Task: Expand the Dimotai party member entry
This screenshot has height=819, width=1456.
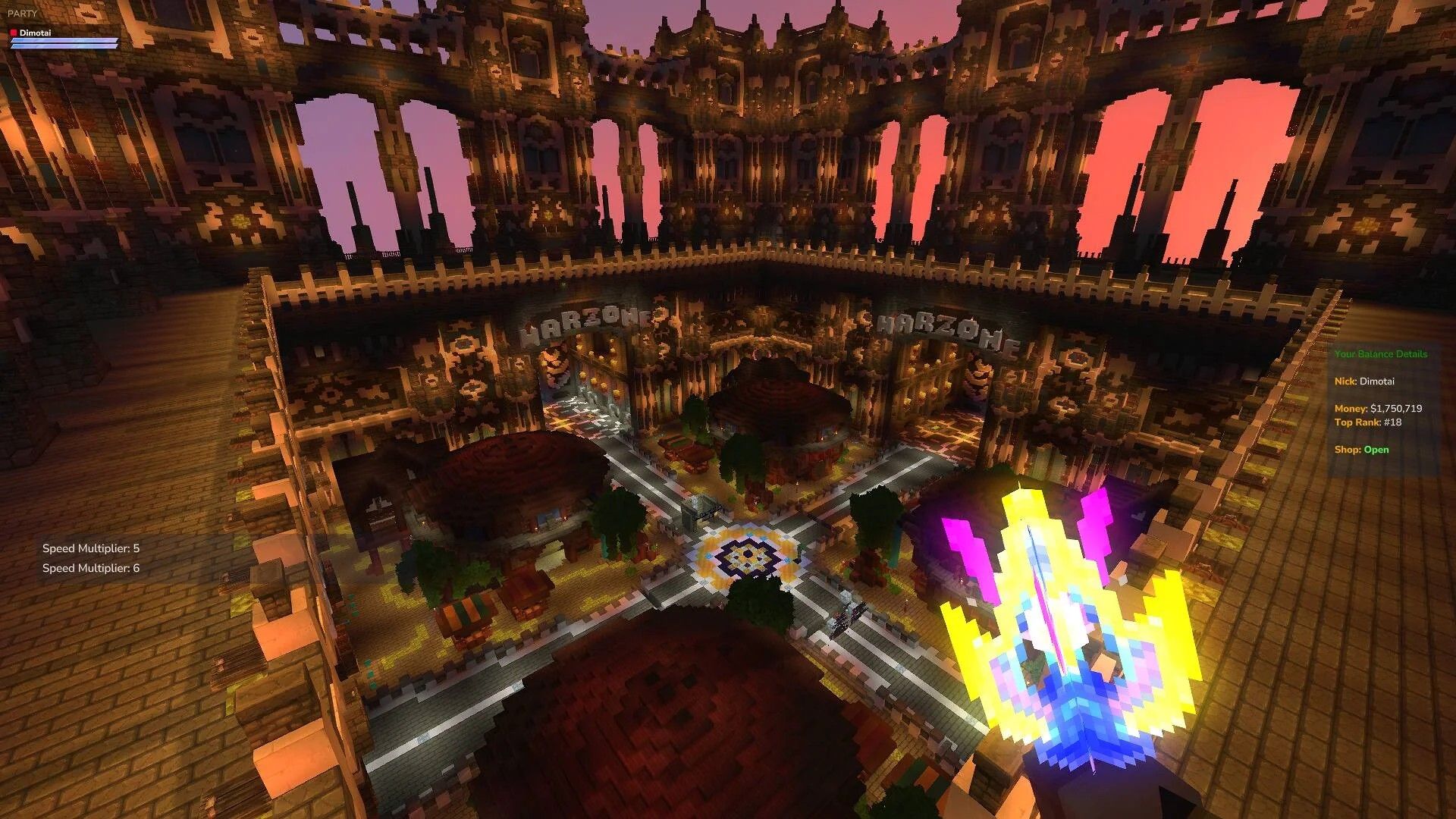Action: [34, 31]
